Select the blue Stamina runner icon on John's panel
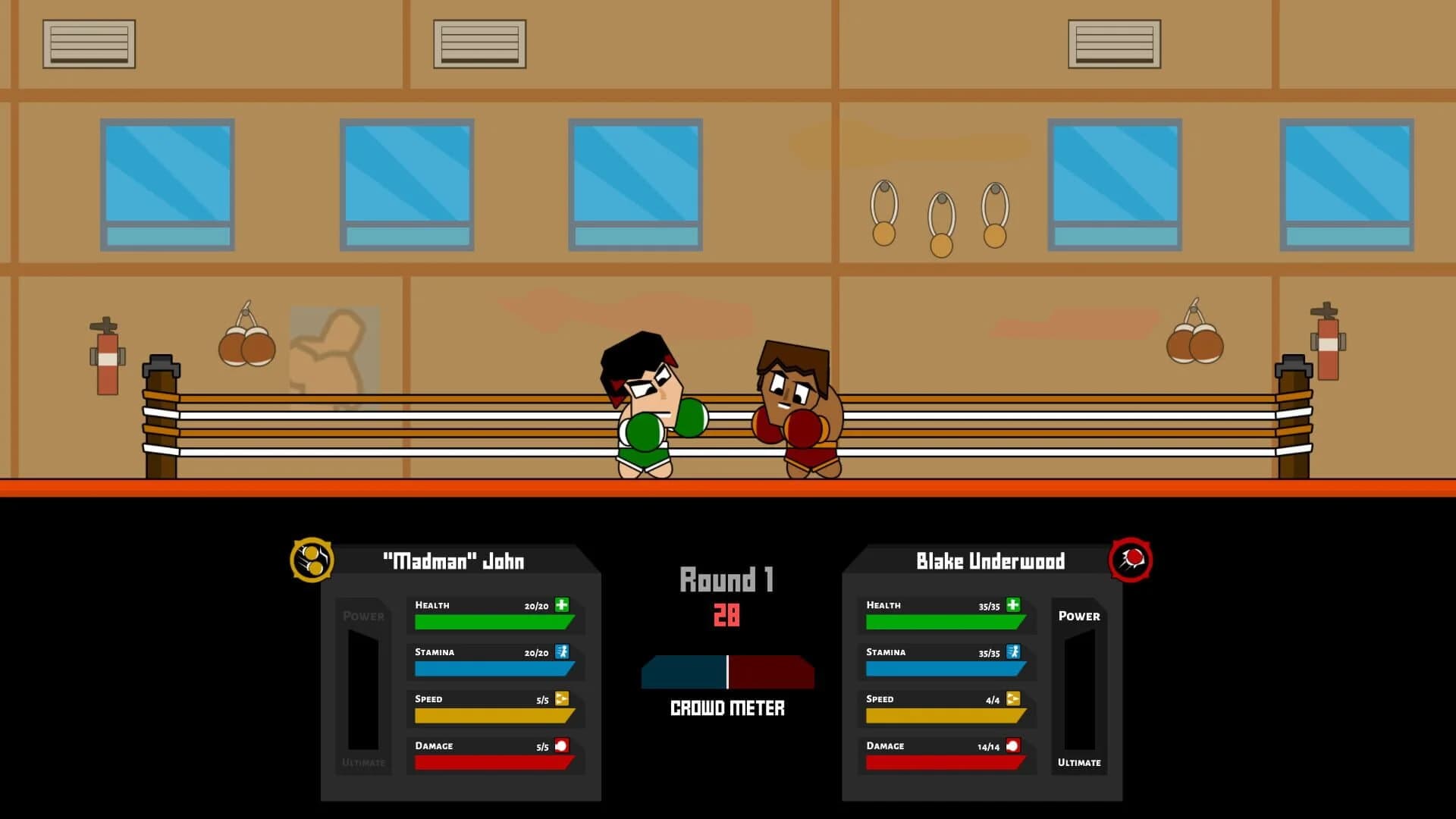This screenshot has width=1456, height=819. tap(561, 652)
